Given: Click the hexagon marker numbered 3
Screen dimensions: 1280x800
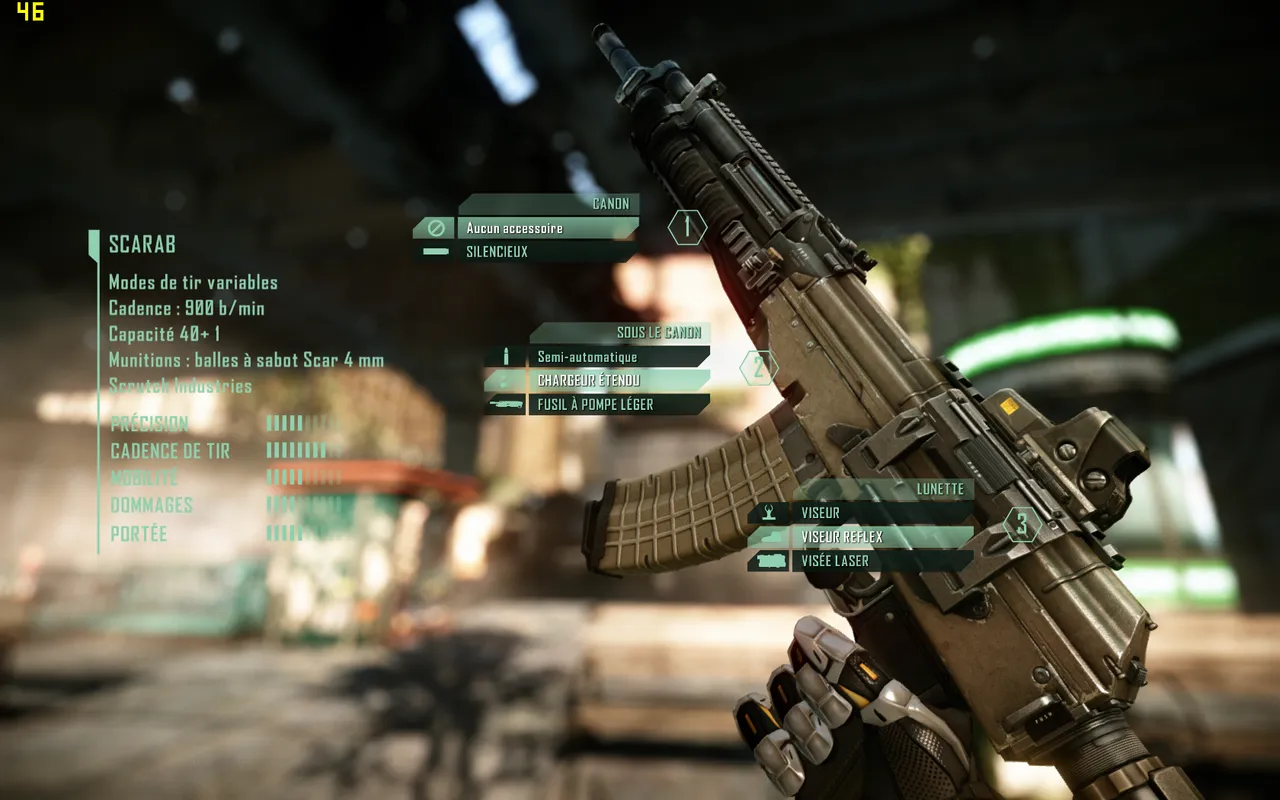Looking at the screenshot, I should pos(1021,523).
